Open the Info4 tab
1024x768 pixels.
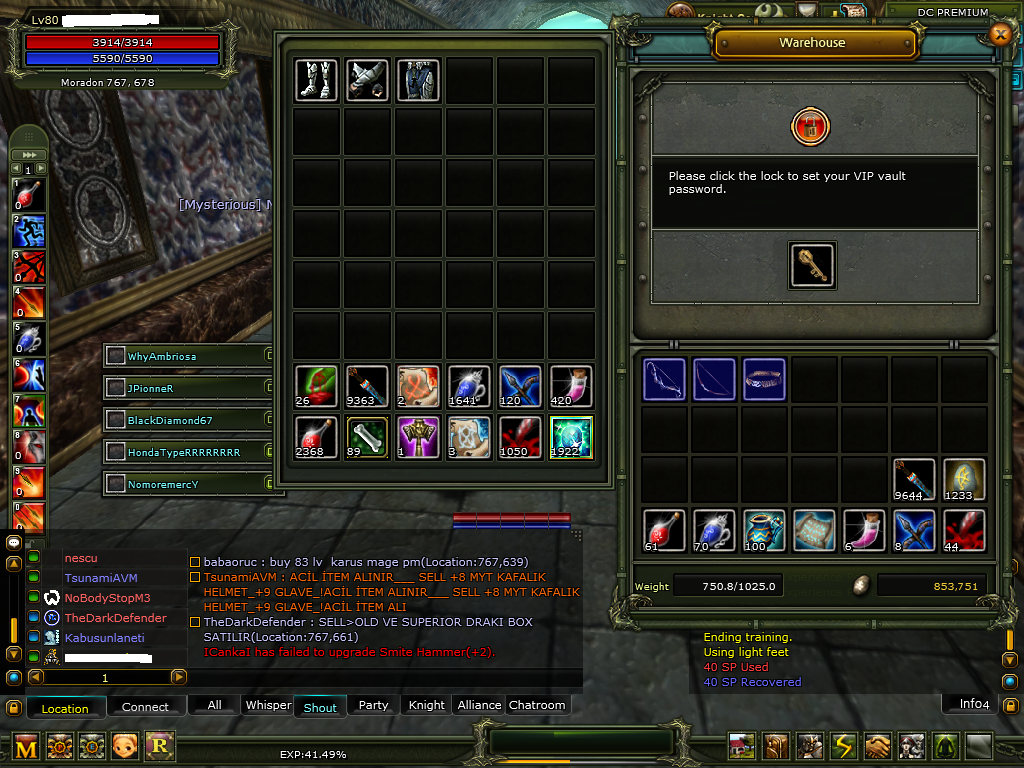click(974, 704)
